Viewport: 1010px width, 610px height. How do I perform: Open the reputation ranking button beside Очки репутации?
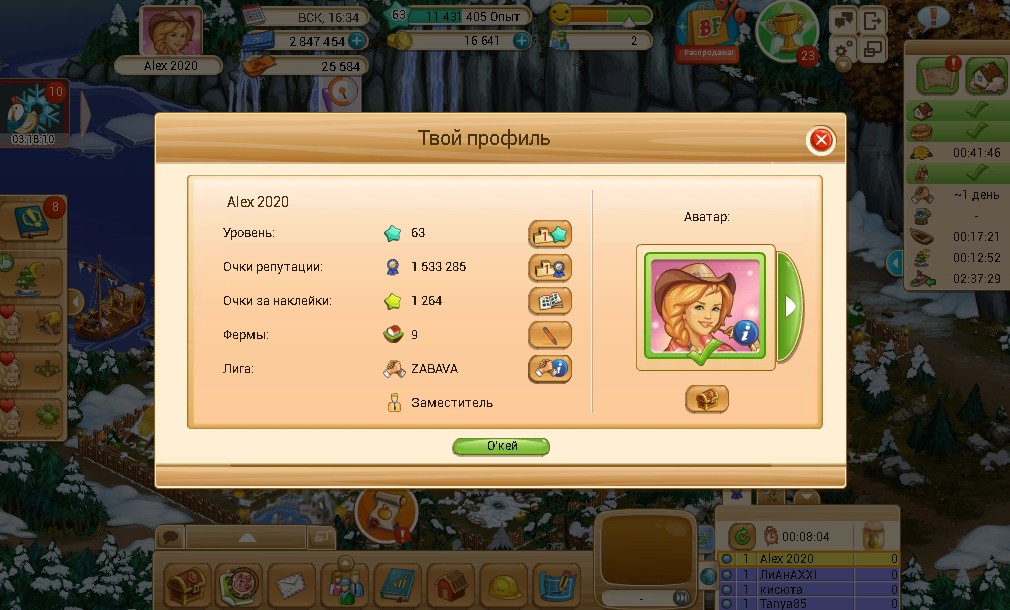tap(550, 267)
